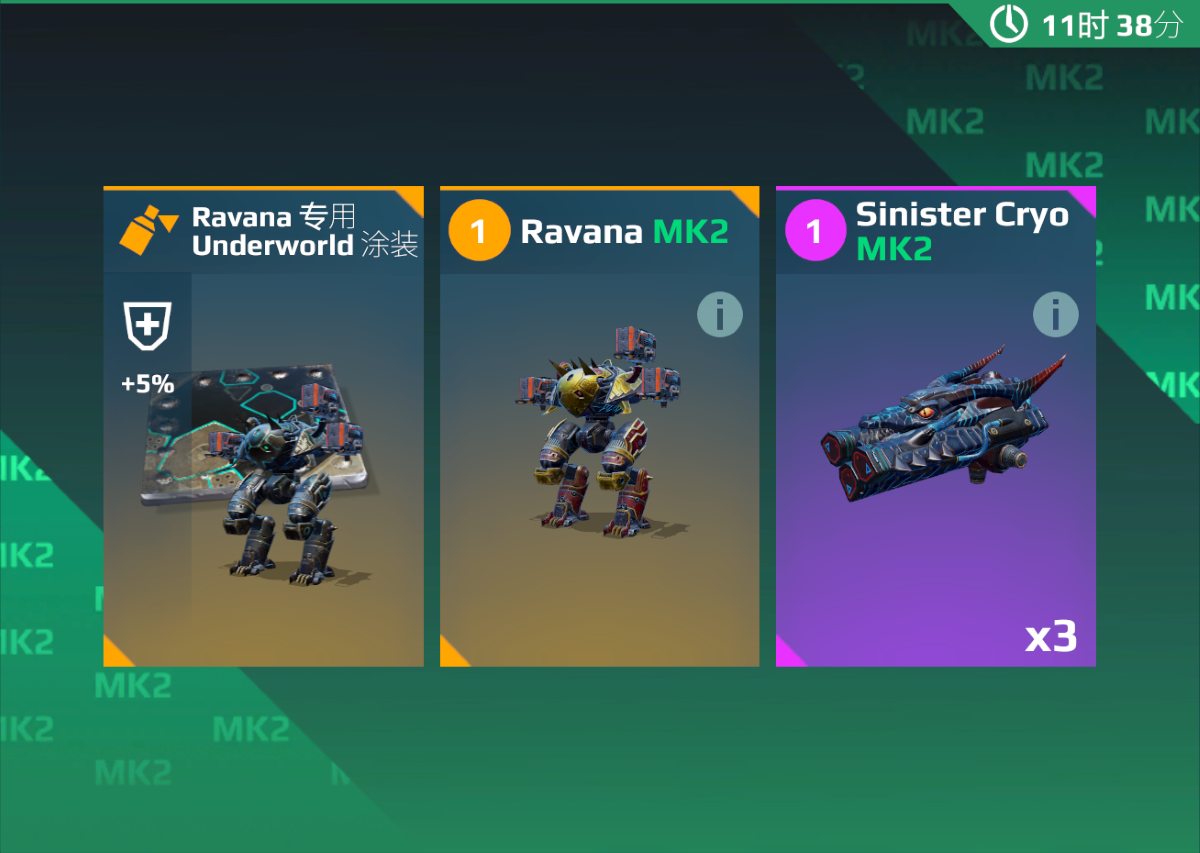This screenshot has width=1200, height=853.
Task: Show info for the Ravana MK2 robot
Action: pos(720,316)
